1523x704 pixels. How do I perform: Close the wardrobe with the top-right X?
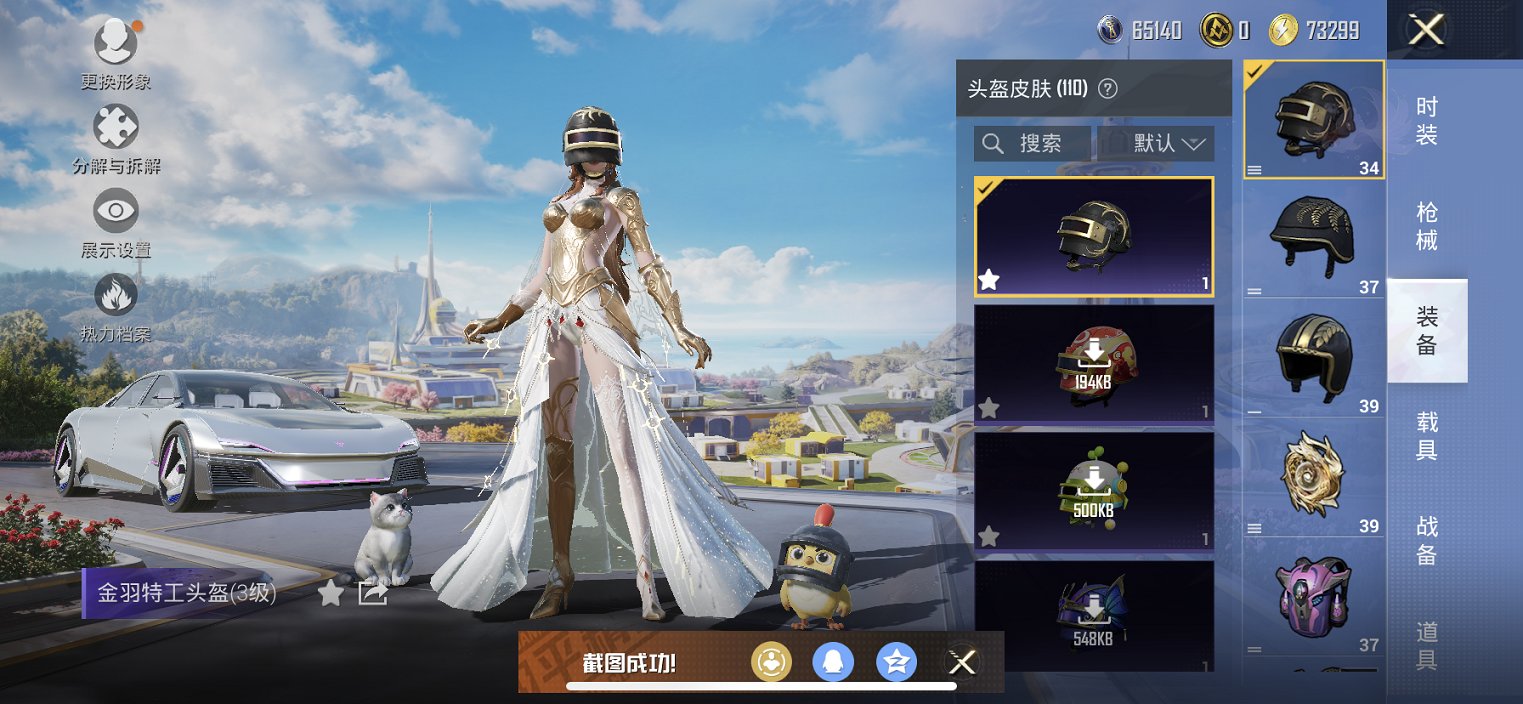(x=1426, y=30)
